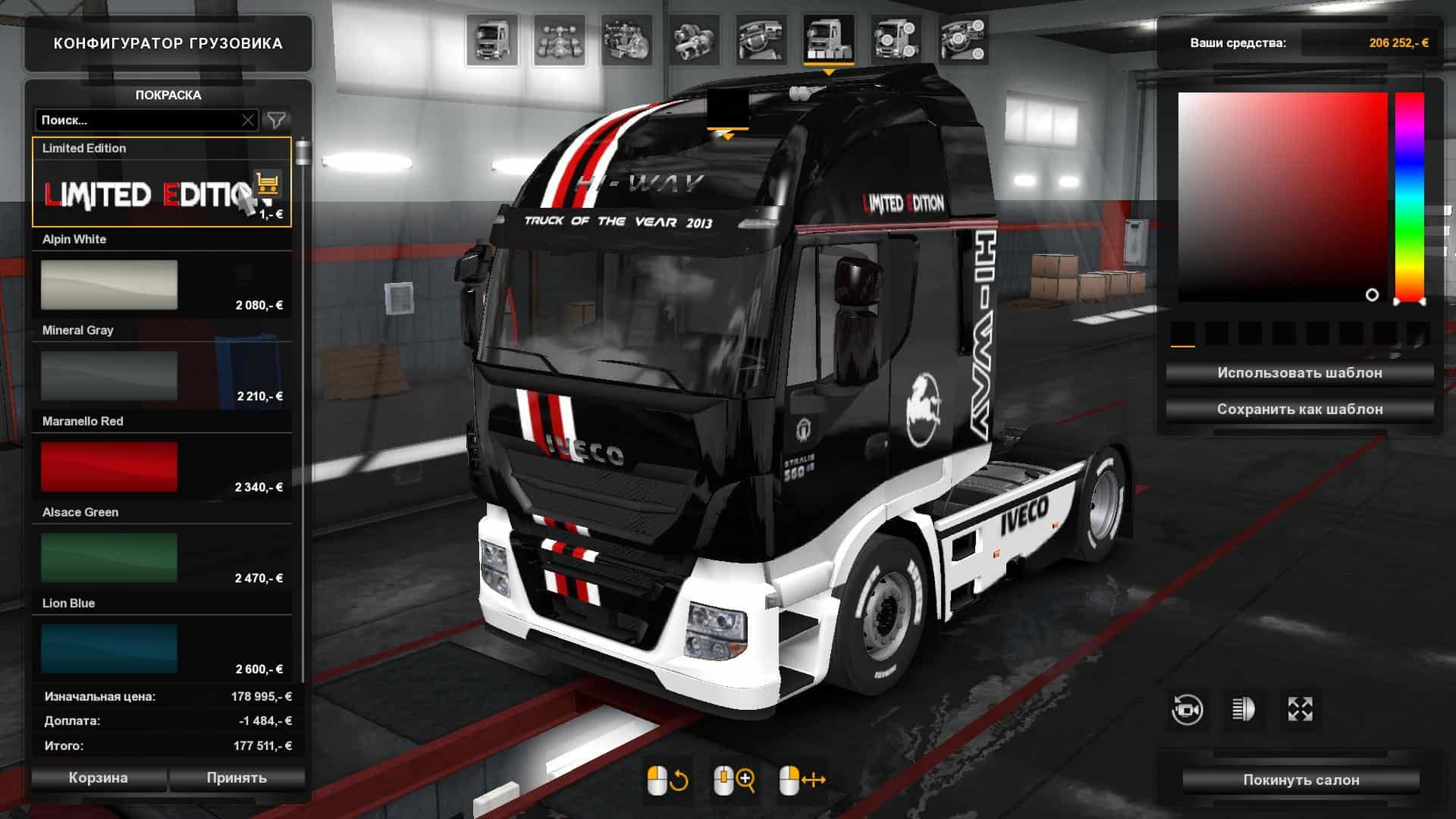The image size is (1456, 819).
Task: Select Alsace Green paint color
Action: pos(109,558)
